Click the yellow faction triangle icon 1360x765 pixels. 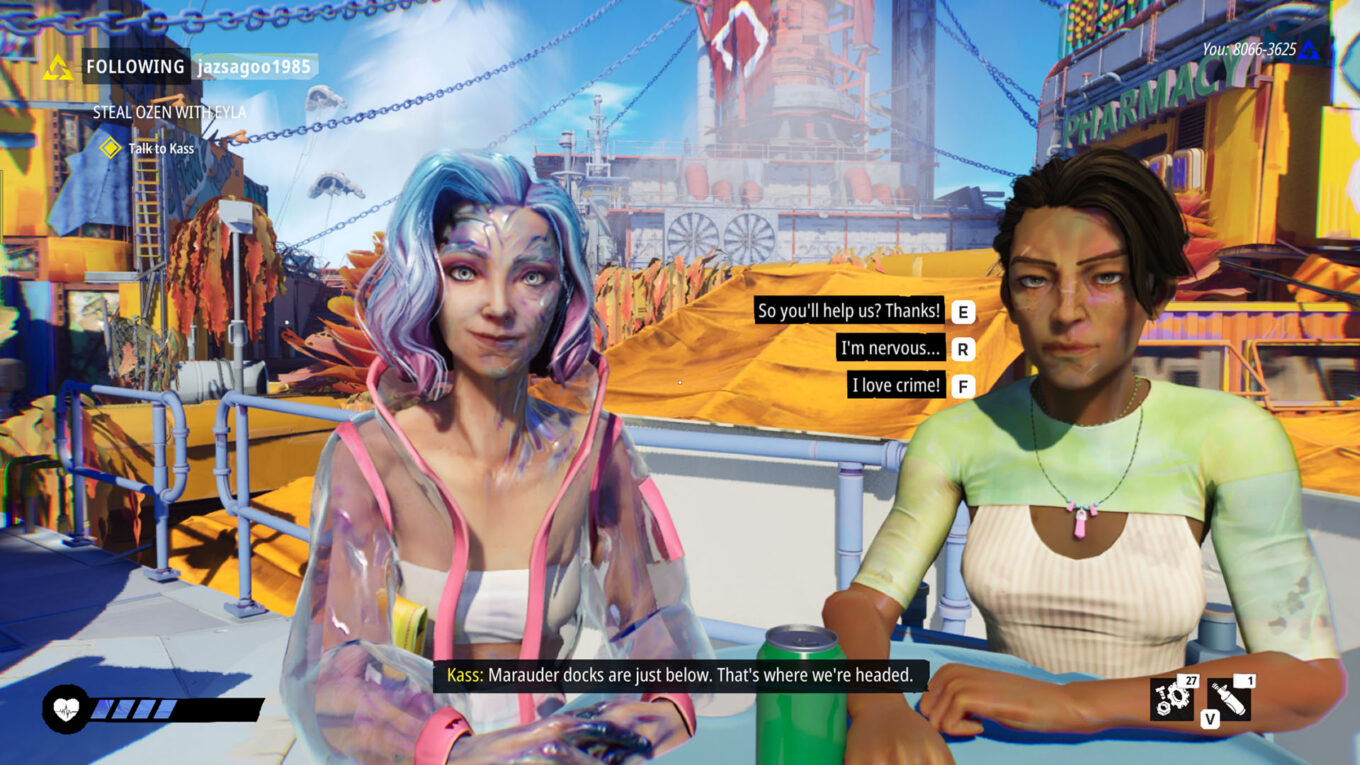tap(56, 66)
